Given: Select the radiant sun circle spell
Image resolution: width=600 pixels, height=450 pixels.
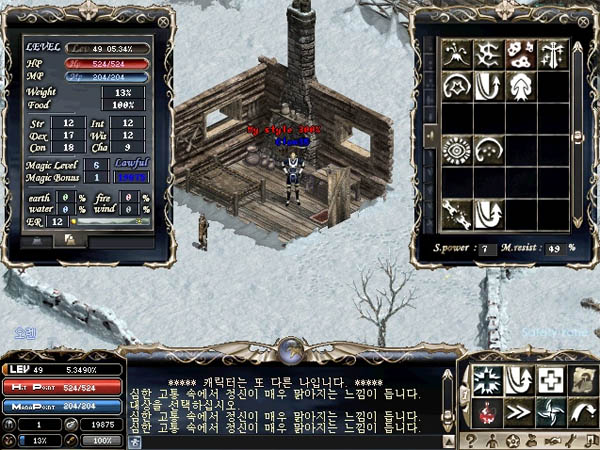Looking at the screenshot, I should tap(457, 150).
